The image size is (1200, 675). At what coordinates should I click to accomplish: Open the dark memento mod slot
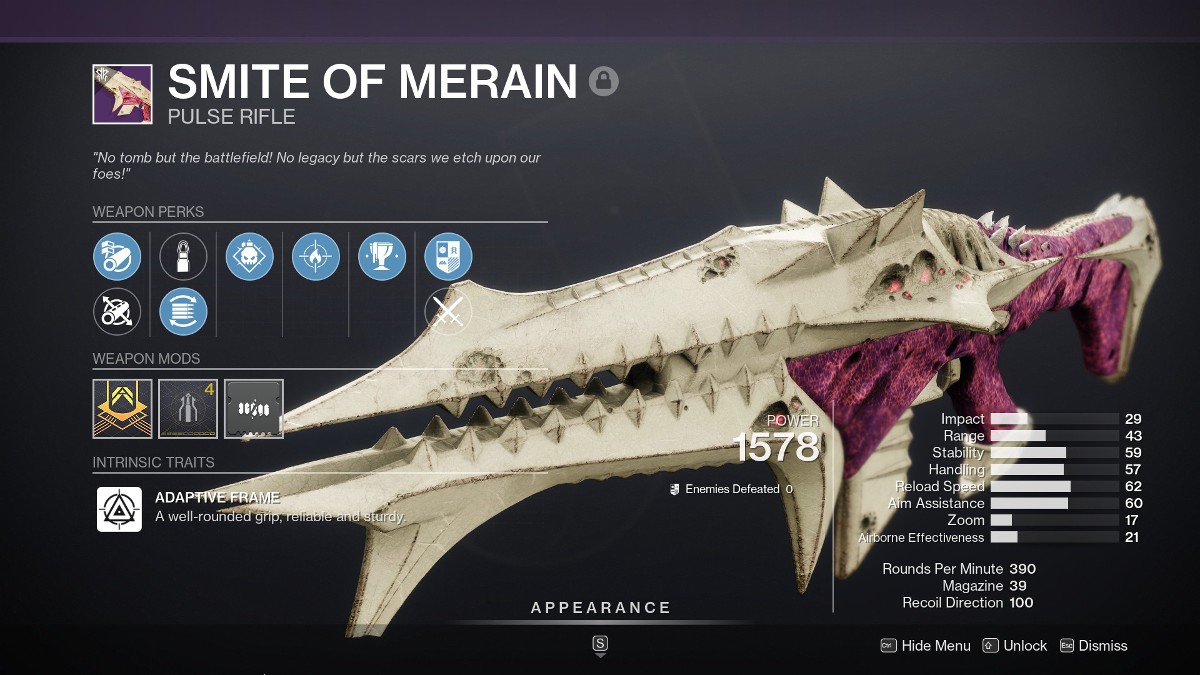(254, 408)
